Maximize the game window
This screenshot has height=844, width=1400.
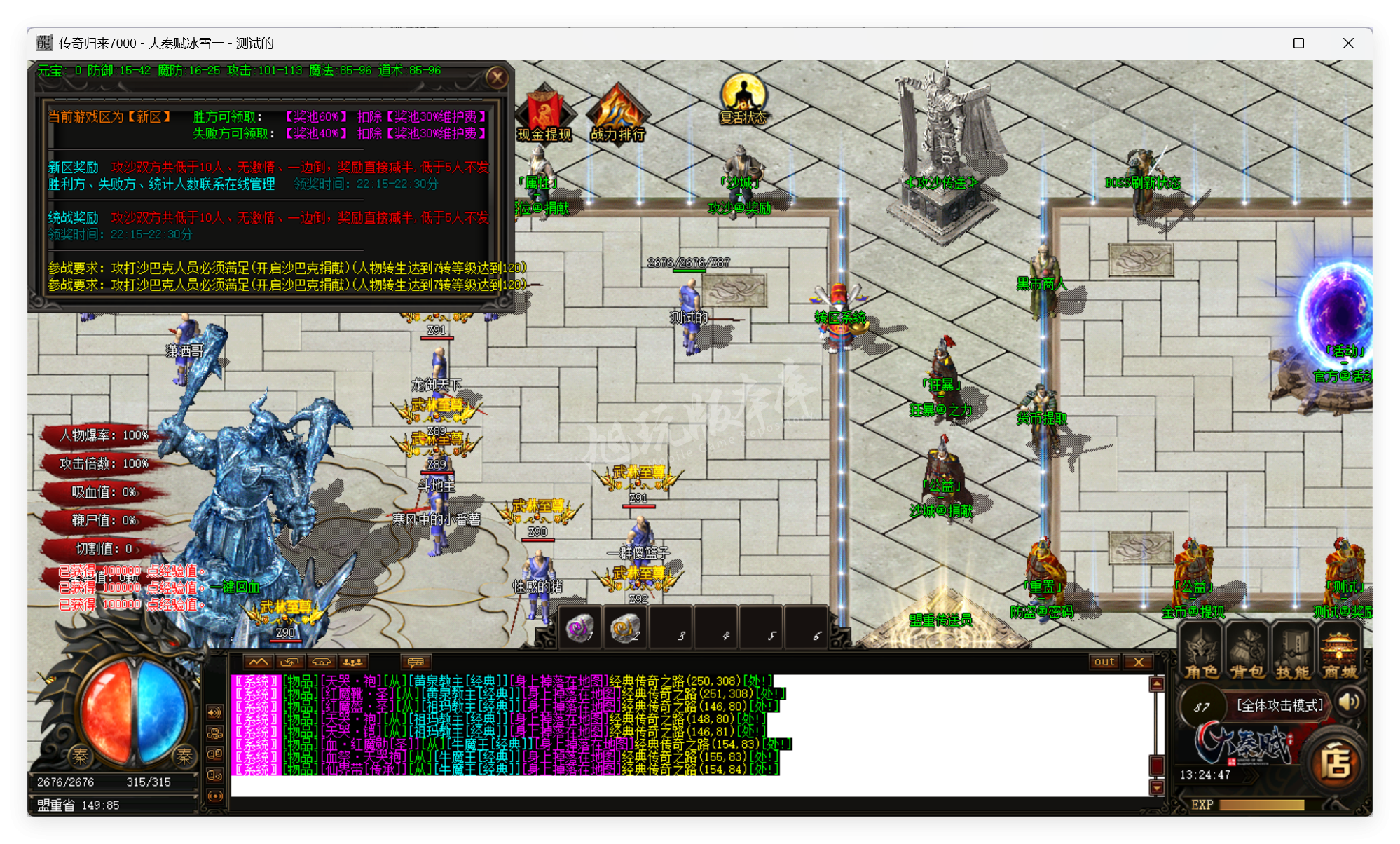1298,43
